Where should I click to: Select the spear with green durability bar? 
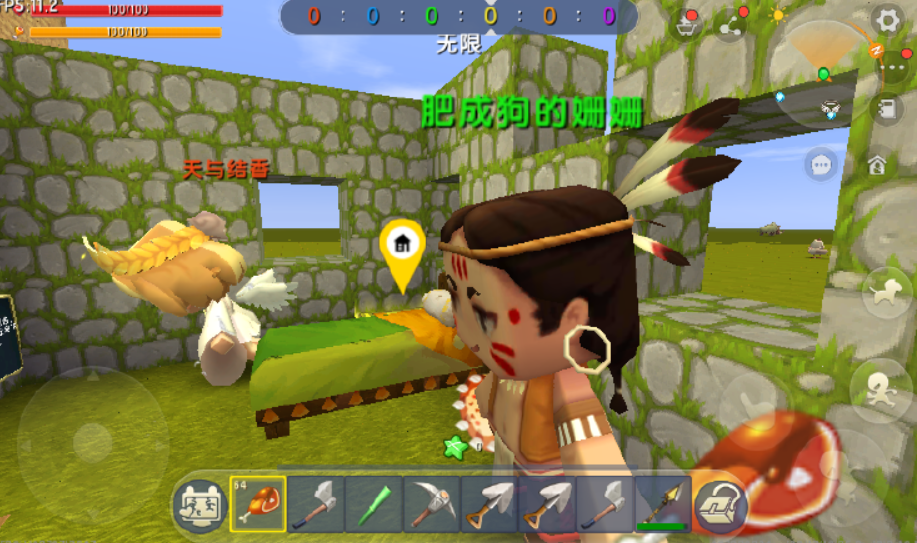(662, 503)
